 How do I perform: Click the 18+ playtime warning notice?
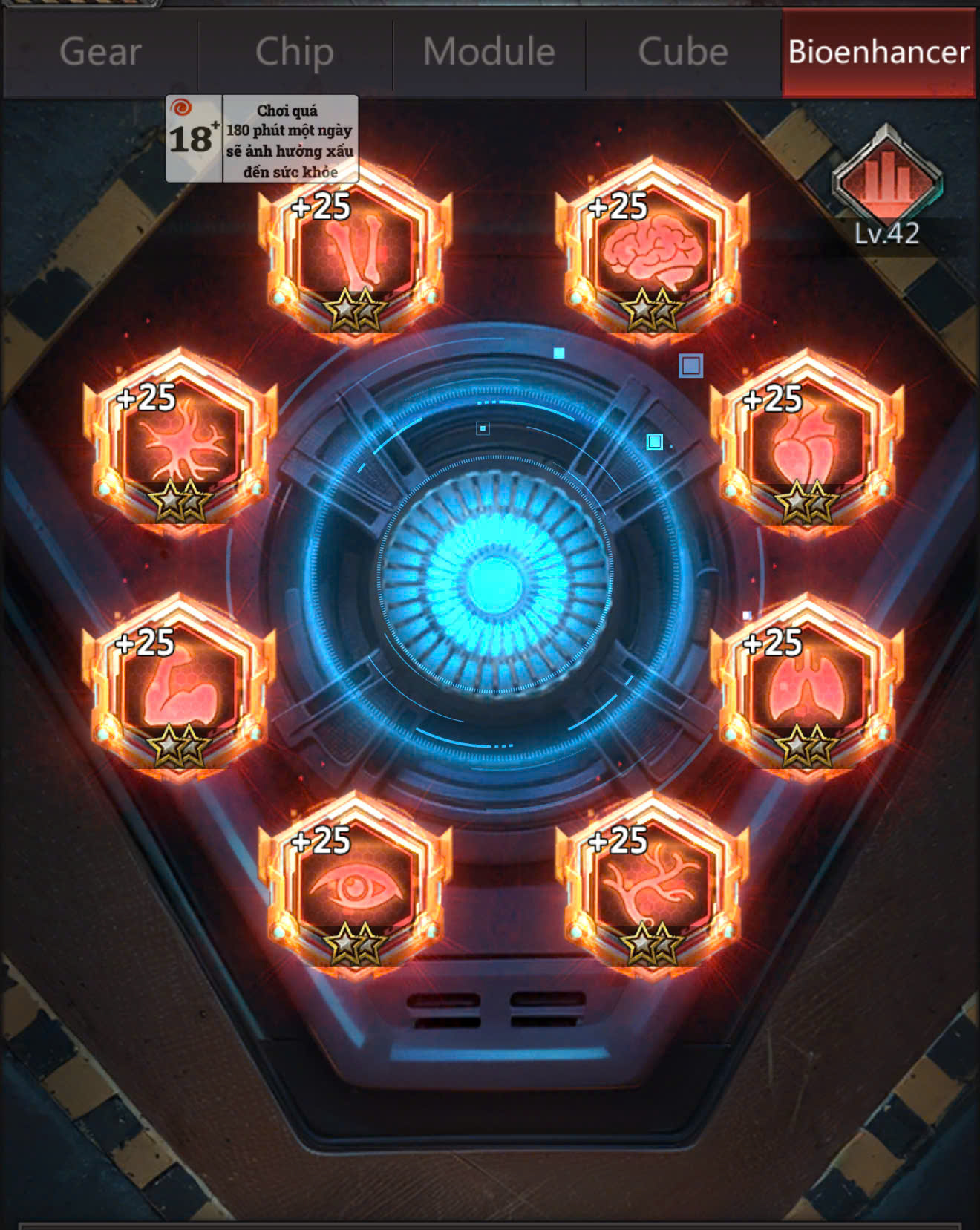(x=260, y=137)
